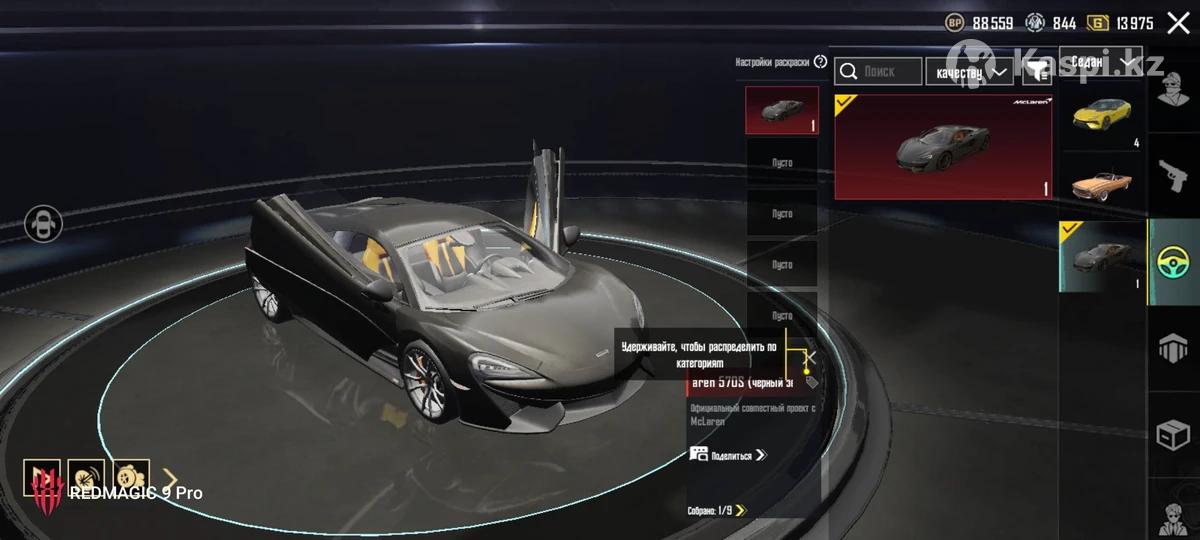Open the paint settings help question mark
The width and height of the screenshot is (1200, 540).
(x=821, y=62)
